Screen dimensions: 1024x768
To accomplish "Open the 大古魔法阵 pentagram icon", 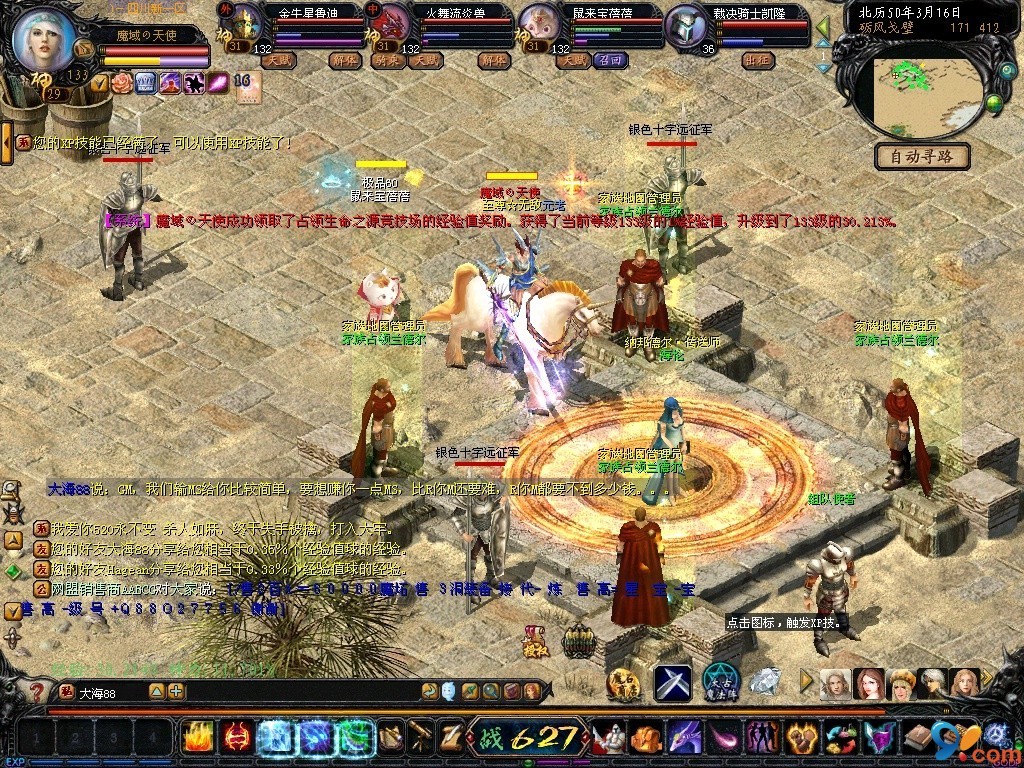I will tap(720, 683).
